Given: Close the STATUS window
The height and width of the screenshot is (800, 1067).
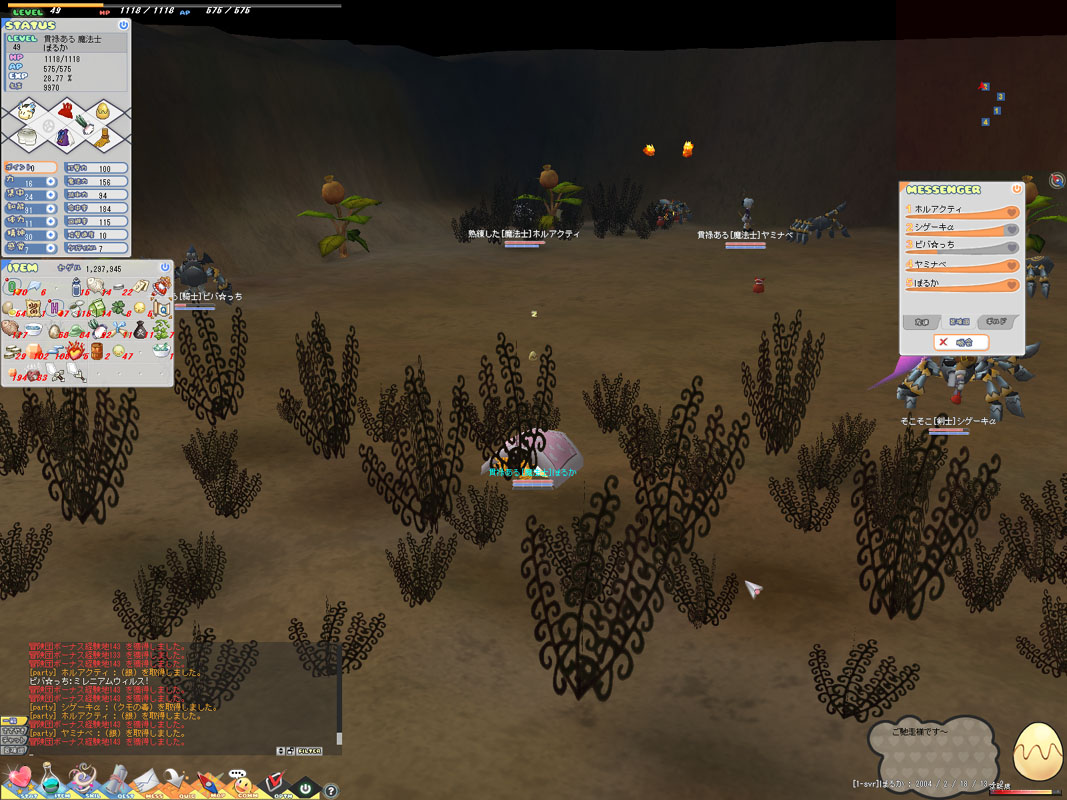Looking at the screenshot, I should pos(123,25).
